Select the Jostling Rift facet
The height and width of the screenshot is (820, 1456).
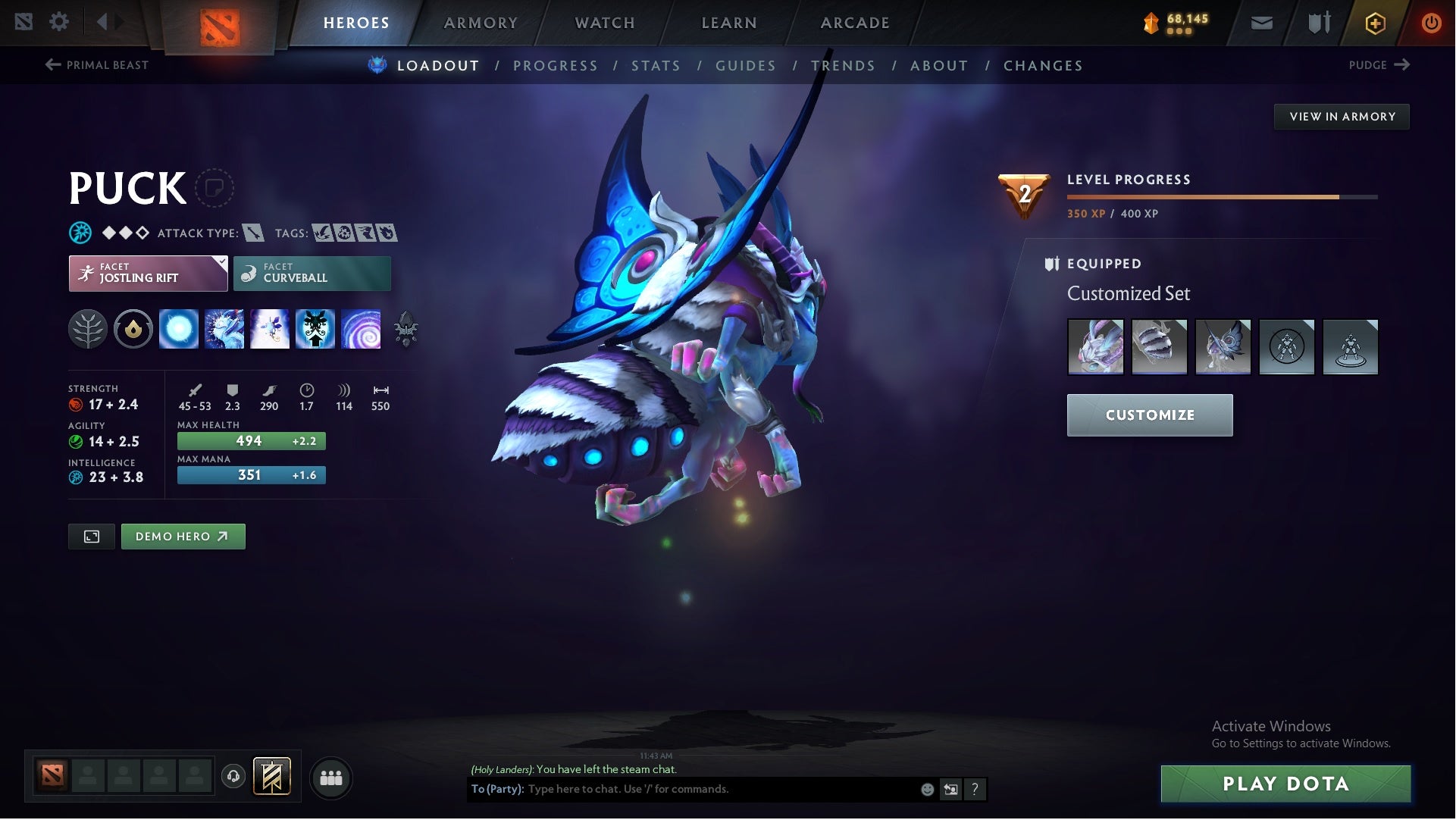click(148, 273)
